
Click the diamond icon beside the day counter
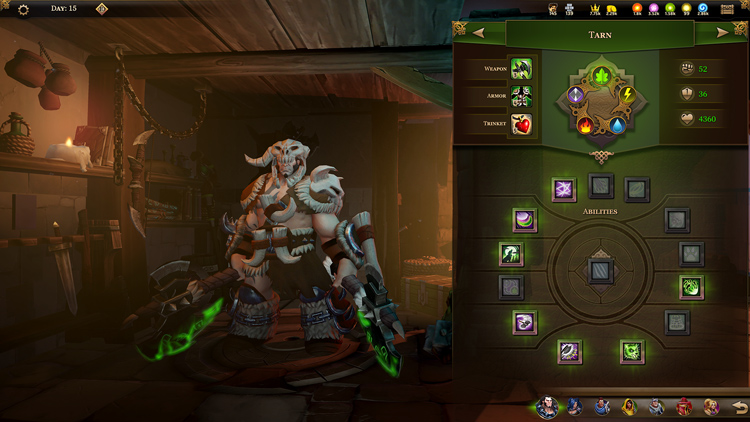pyautogui.click(x=101, y=9)
